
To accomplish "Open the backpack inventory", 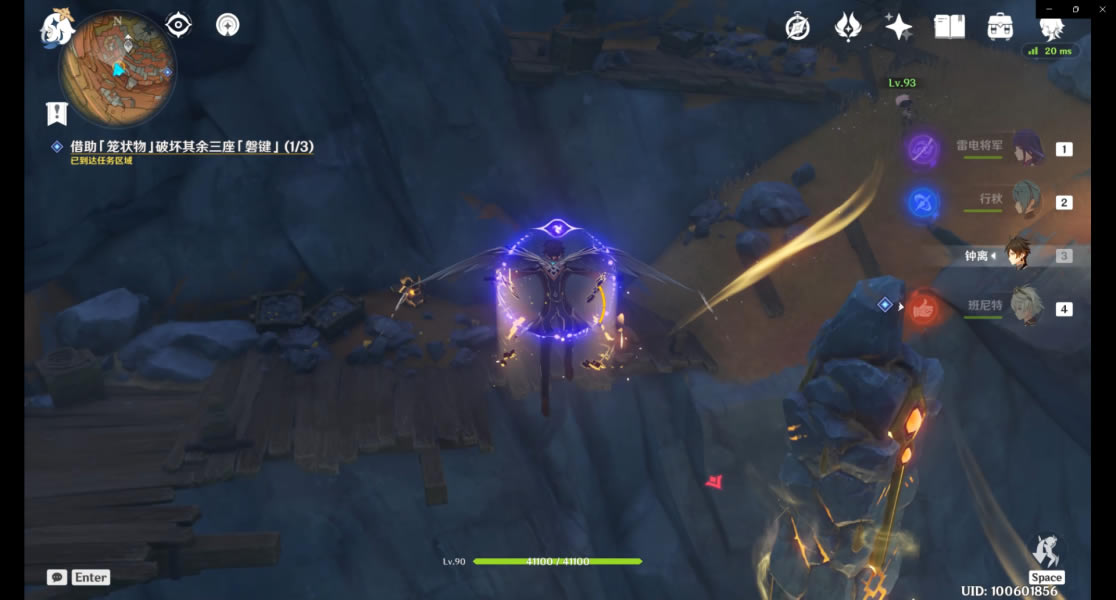I will click(x=1000, y=27).
